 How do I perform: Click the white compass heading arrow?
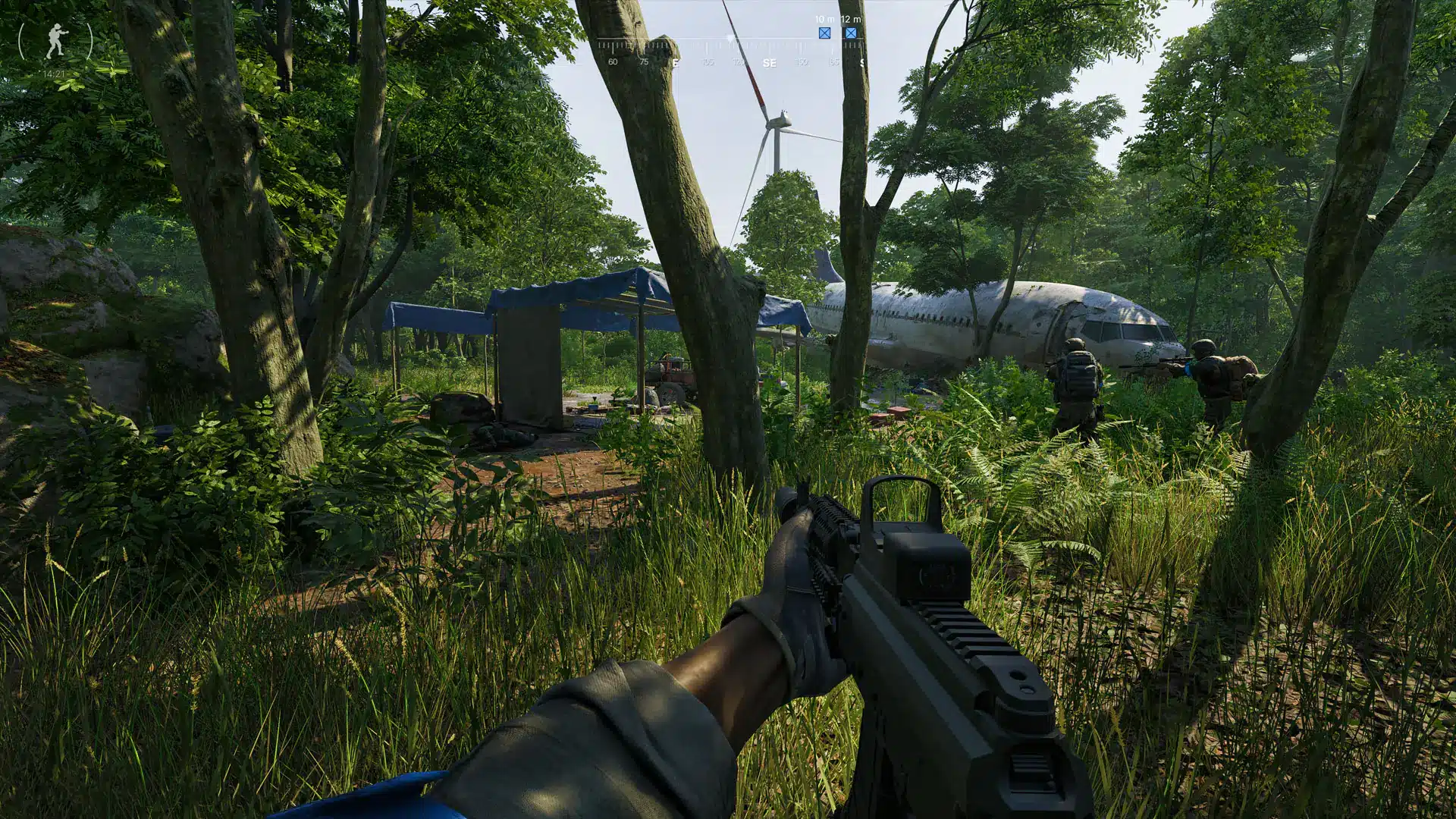[730, 38]
